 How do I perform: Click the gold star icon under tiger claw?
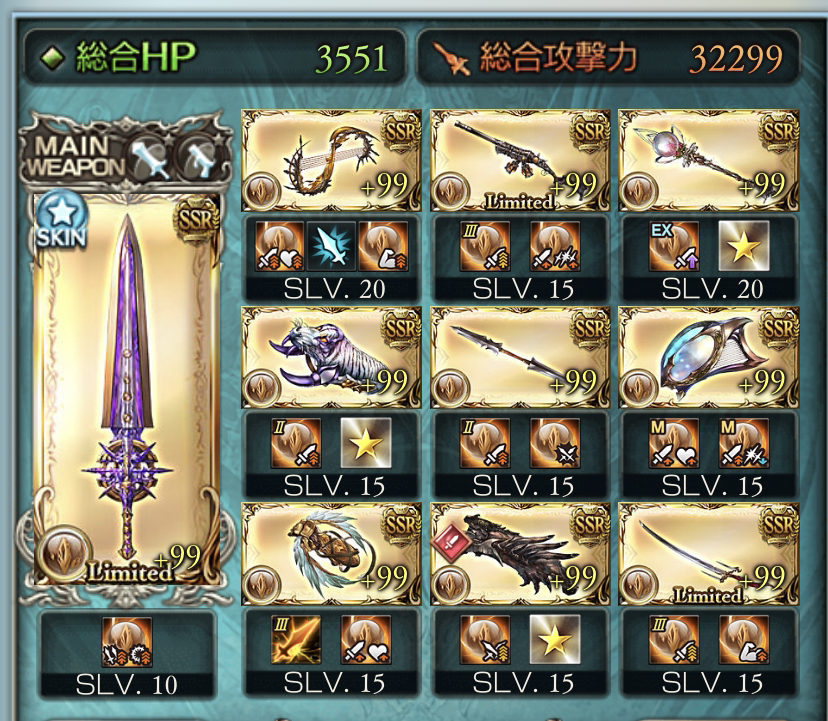365,443
